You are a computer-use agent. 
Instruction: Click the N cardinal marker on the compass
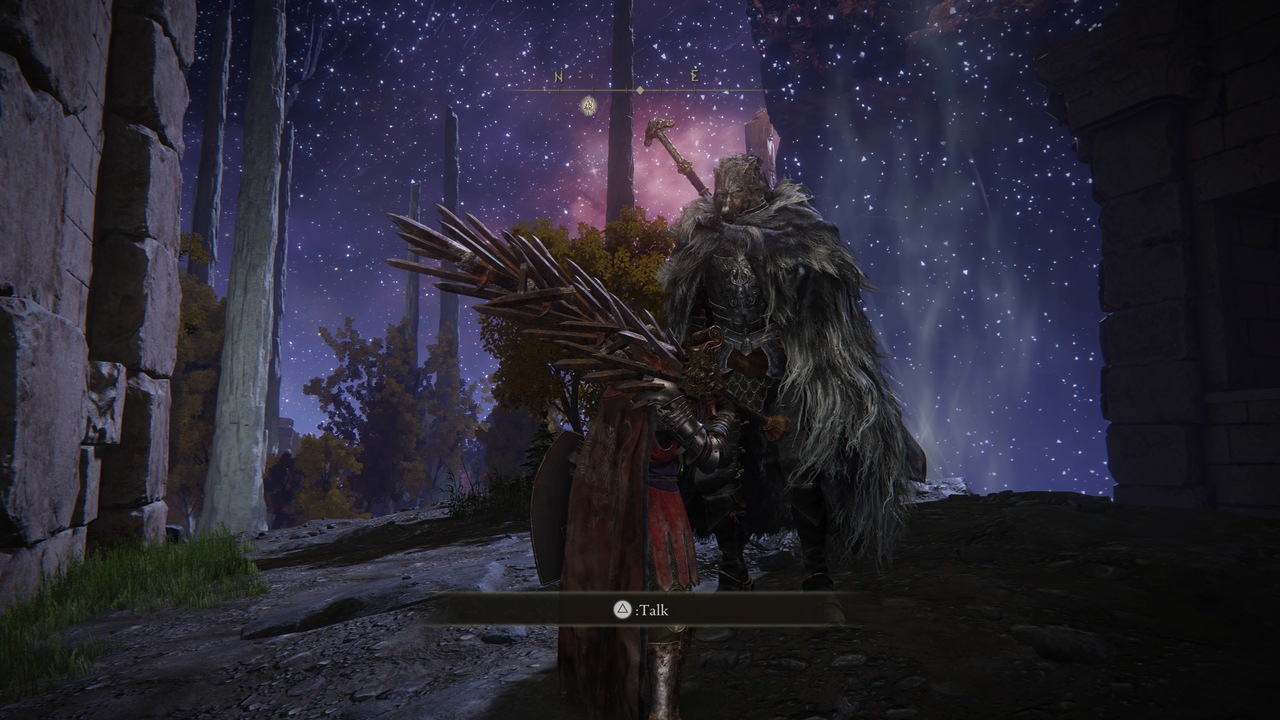[558, 77]
